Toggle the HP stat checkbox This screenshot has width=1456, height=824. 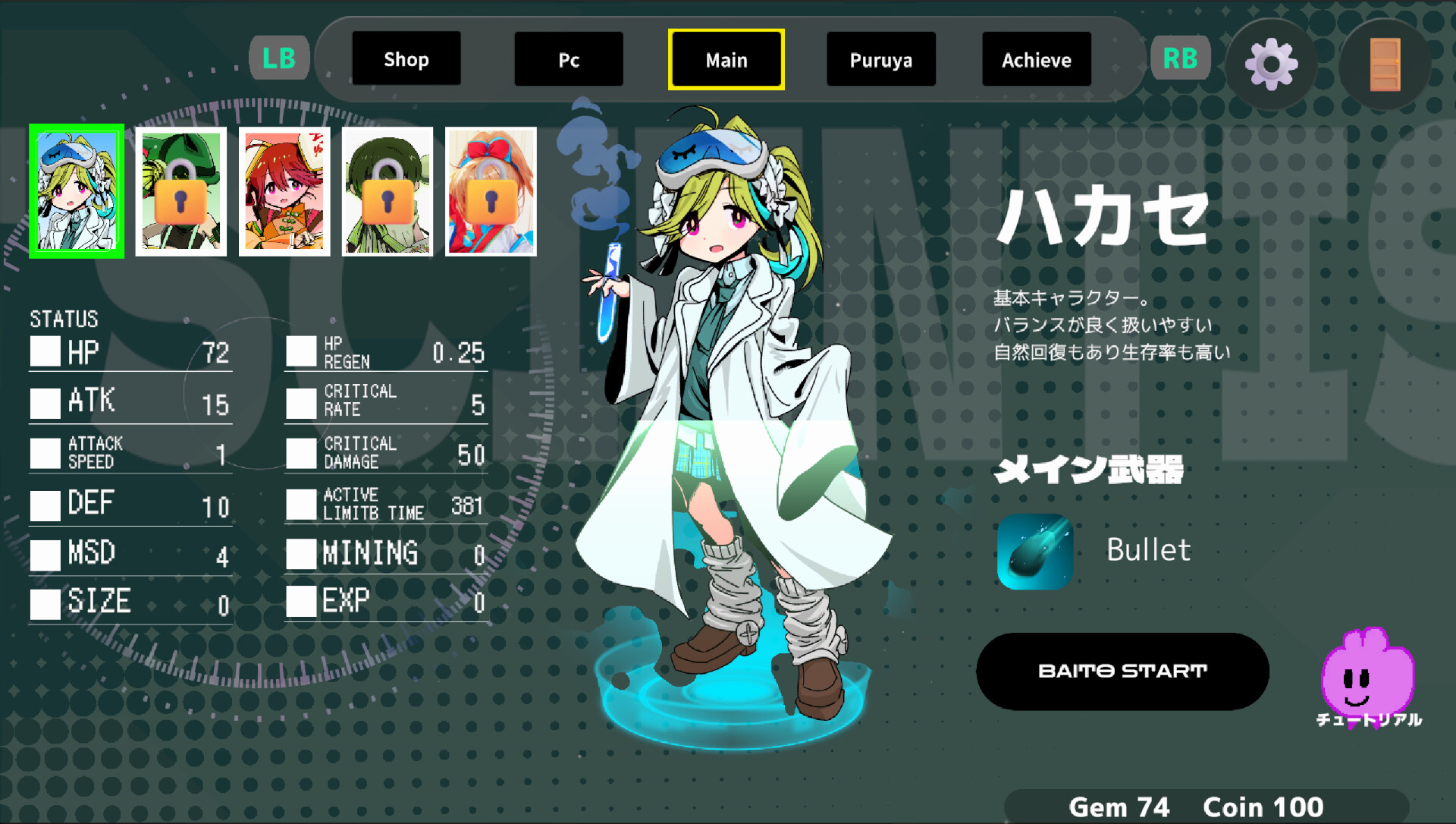tap(46, 351)
